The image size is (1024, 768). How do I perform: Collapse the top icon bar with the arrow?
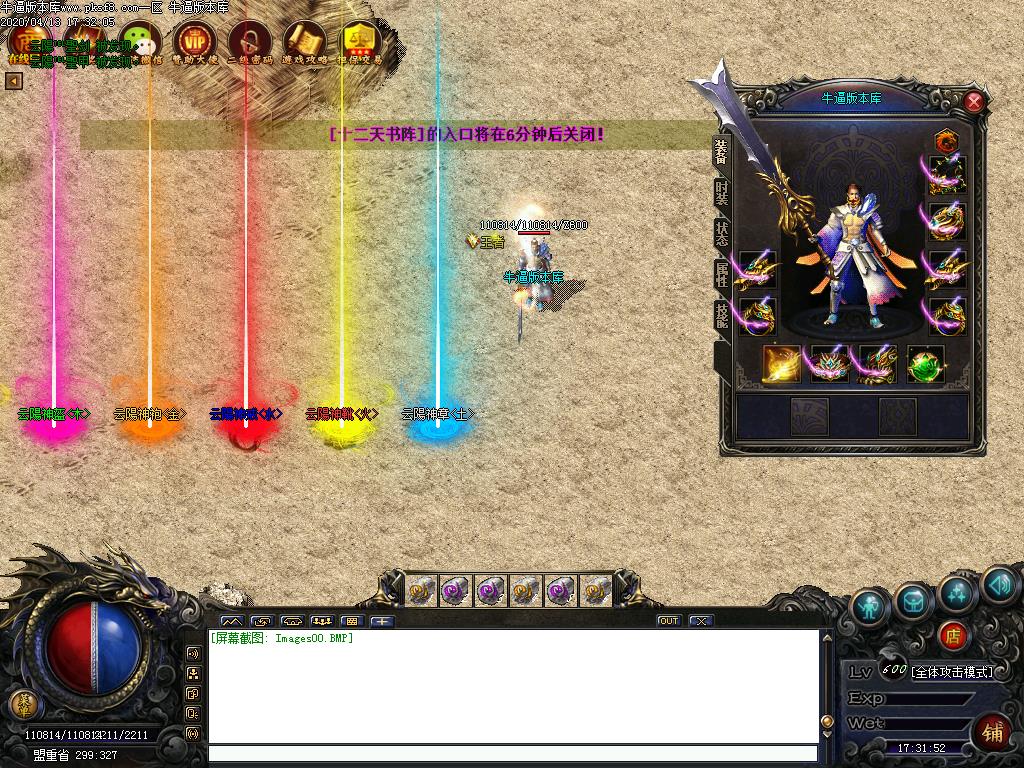coord(14,81)
